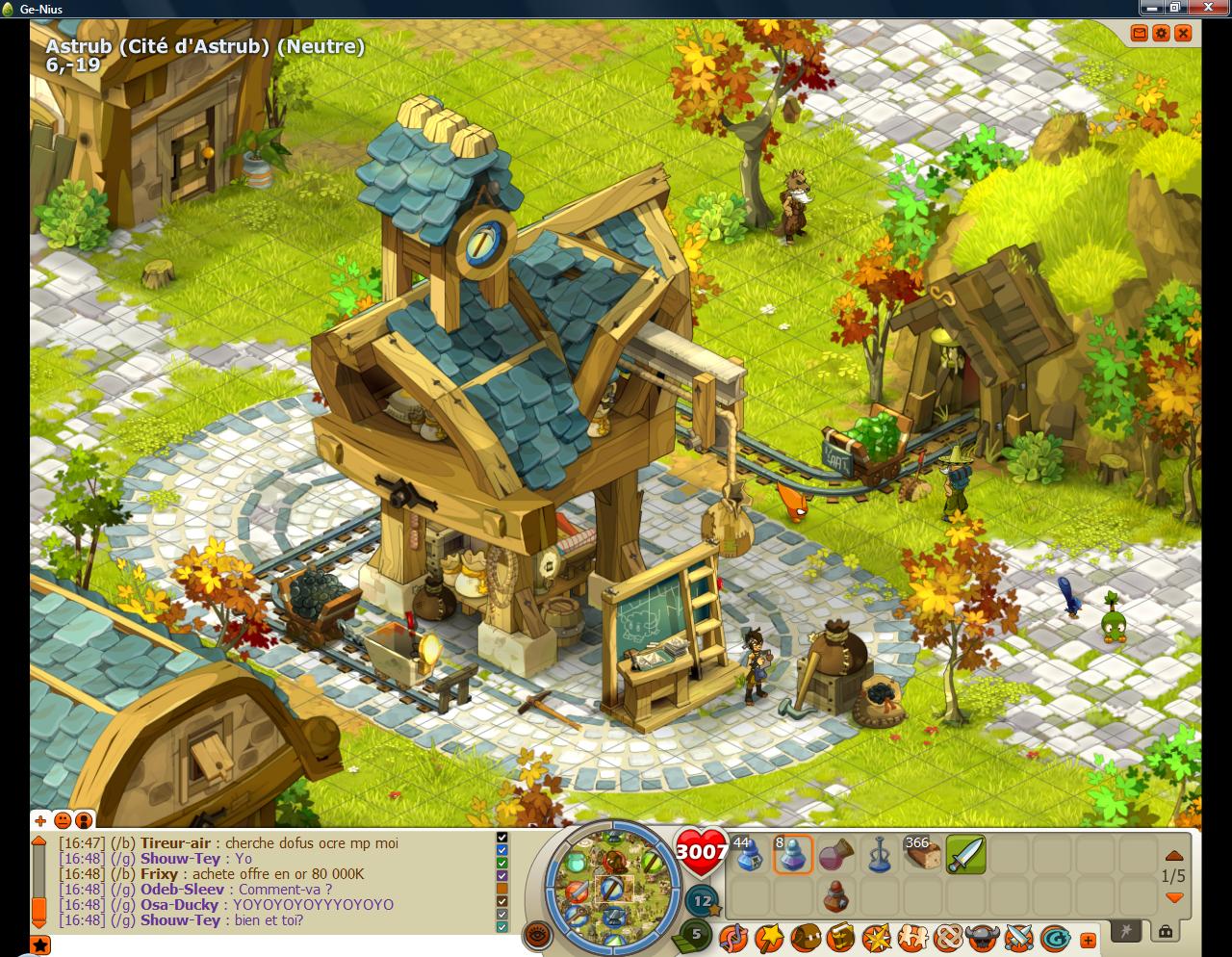Switch to the spell wand tab
This screenshot has height=957, width=1232.
pos(1124,933)
